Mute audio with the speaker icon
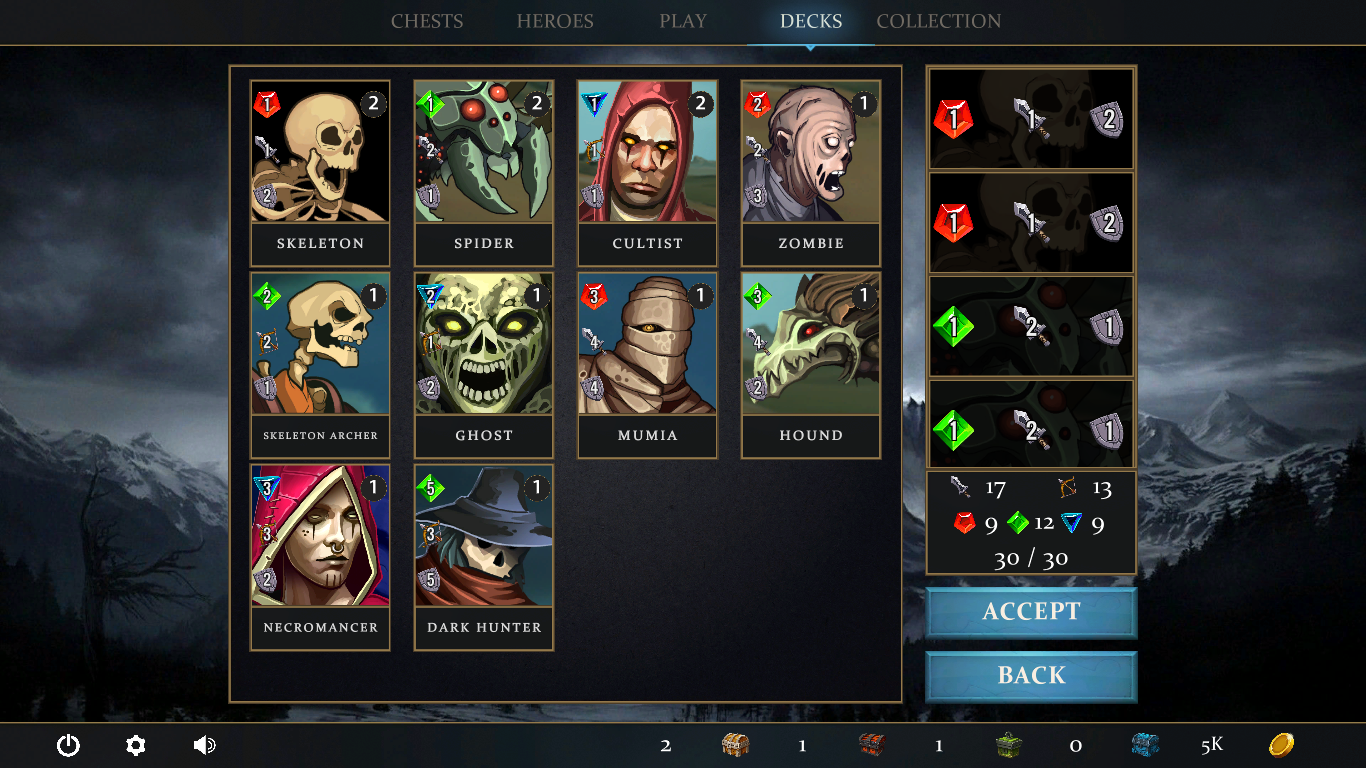Viewport: 1366px width, 768px height. [x=203, y=745]
